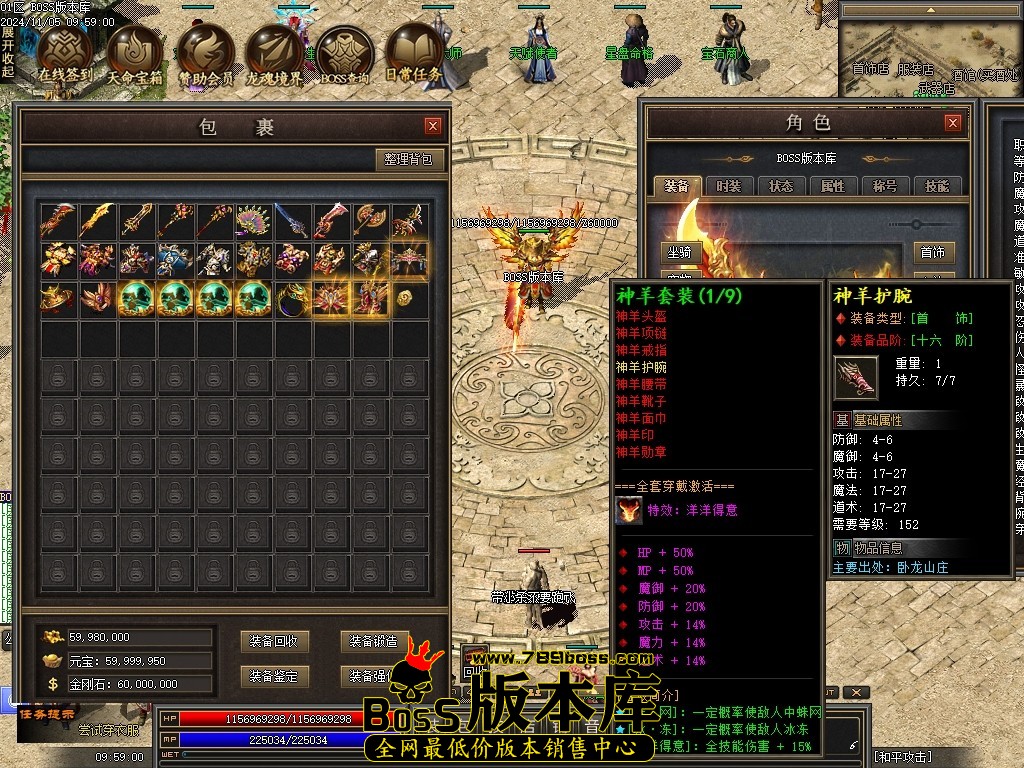
Task: Open the 技能 skills tab
Action: 937,186
